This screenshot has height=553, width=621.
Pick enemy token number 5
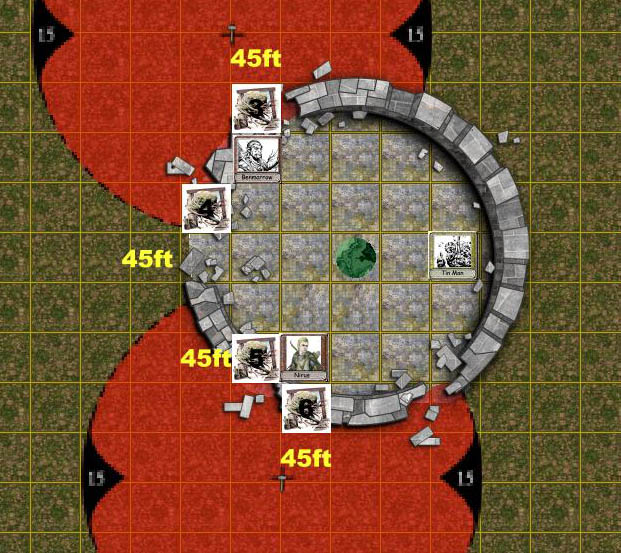[256, 358]
